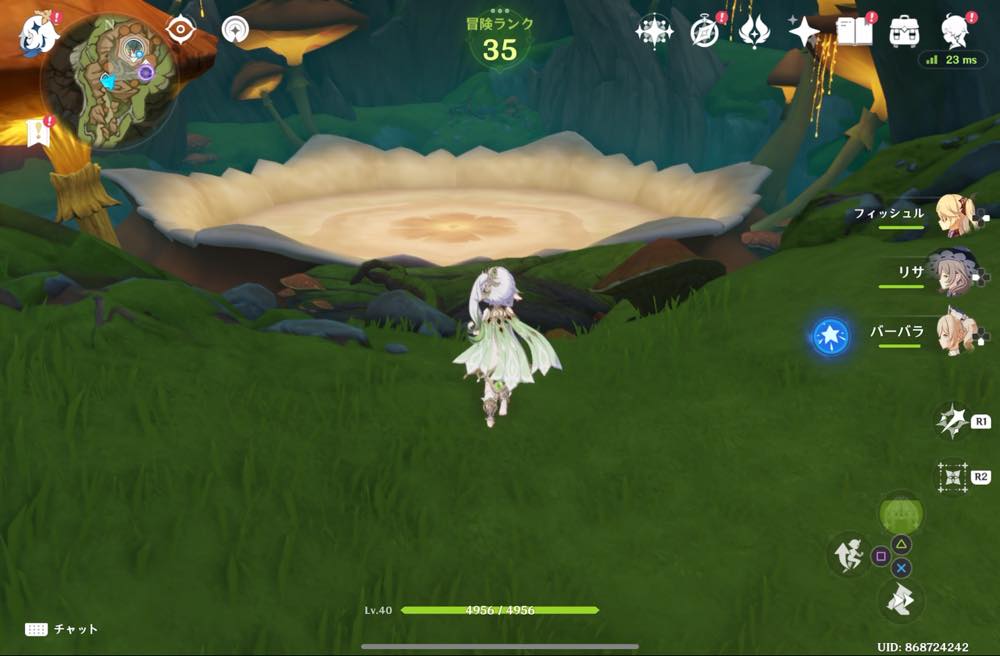Open the winged battle pass icon
This screenshot has height=656, width=1000.
pos(754,32)
